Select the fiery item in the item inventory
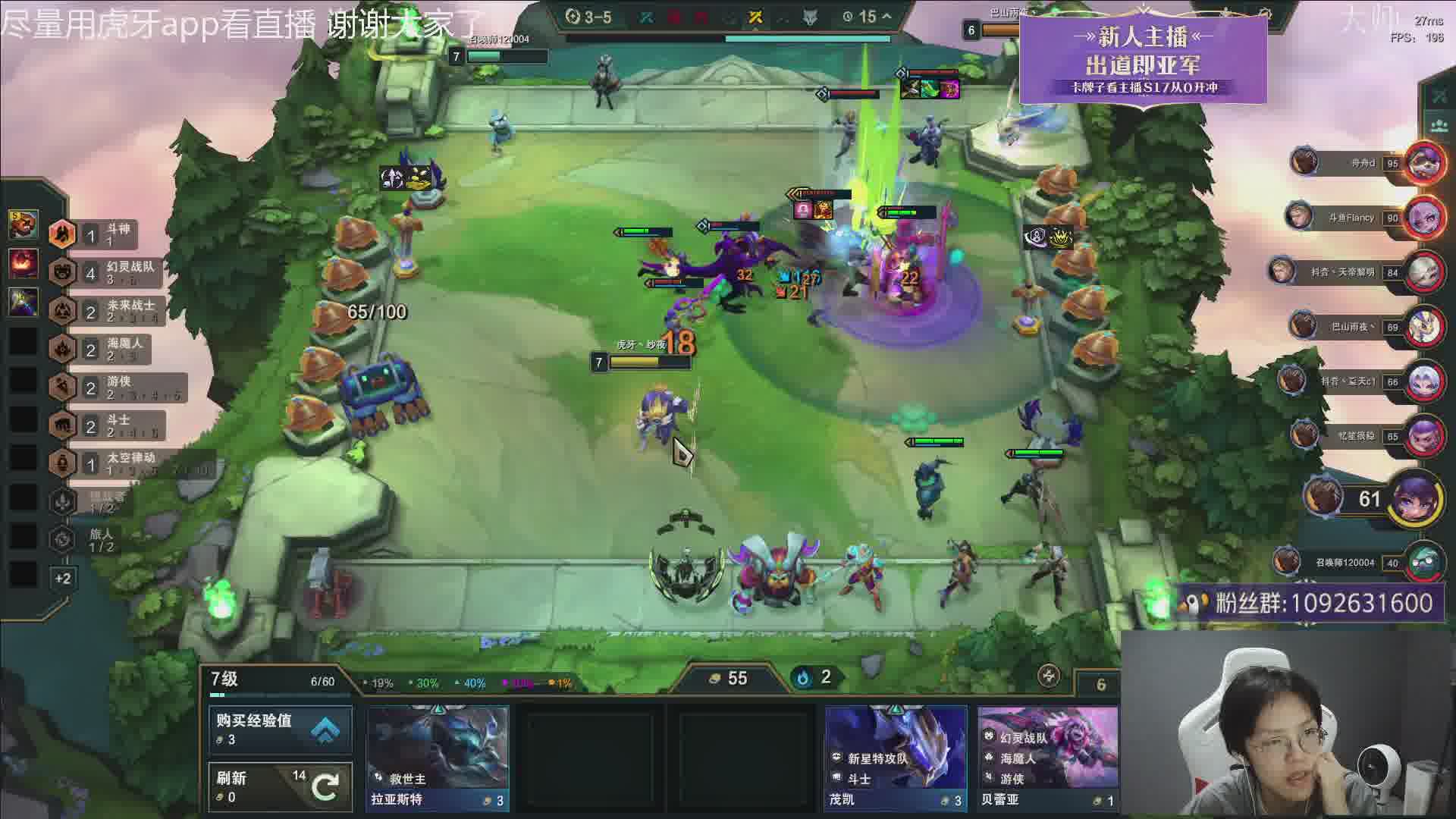The image size is (1456, 819). click(x=23, y=263)
